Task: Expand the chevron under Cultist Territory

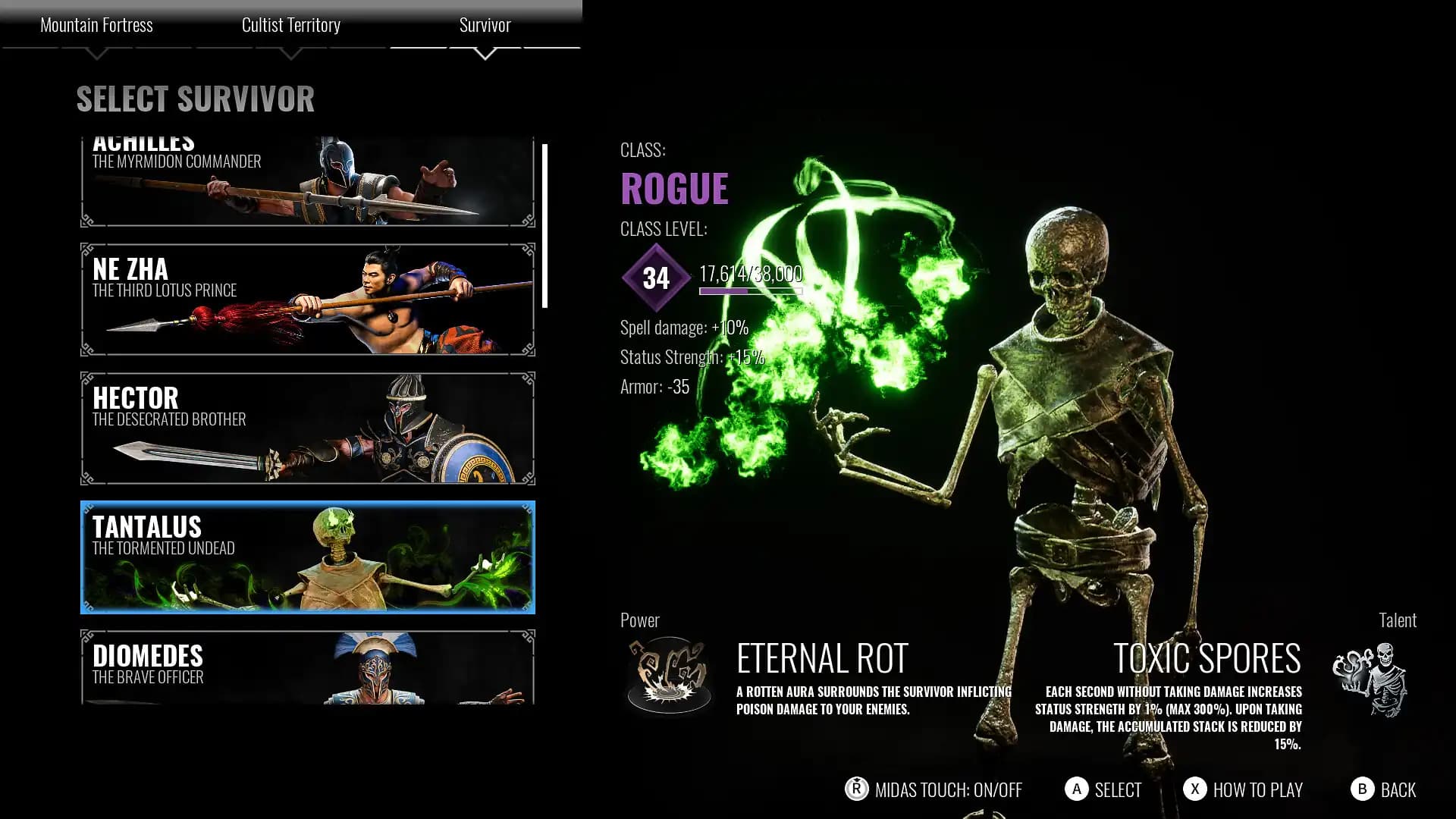Action: 291,53
